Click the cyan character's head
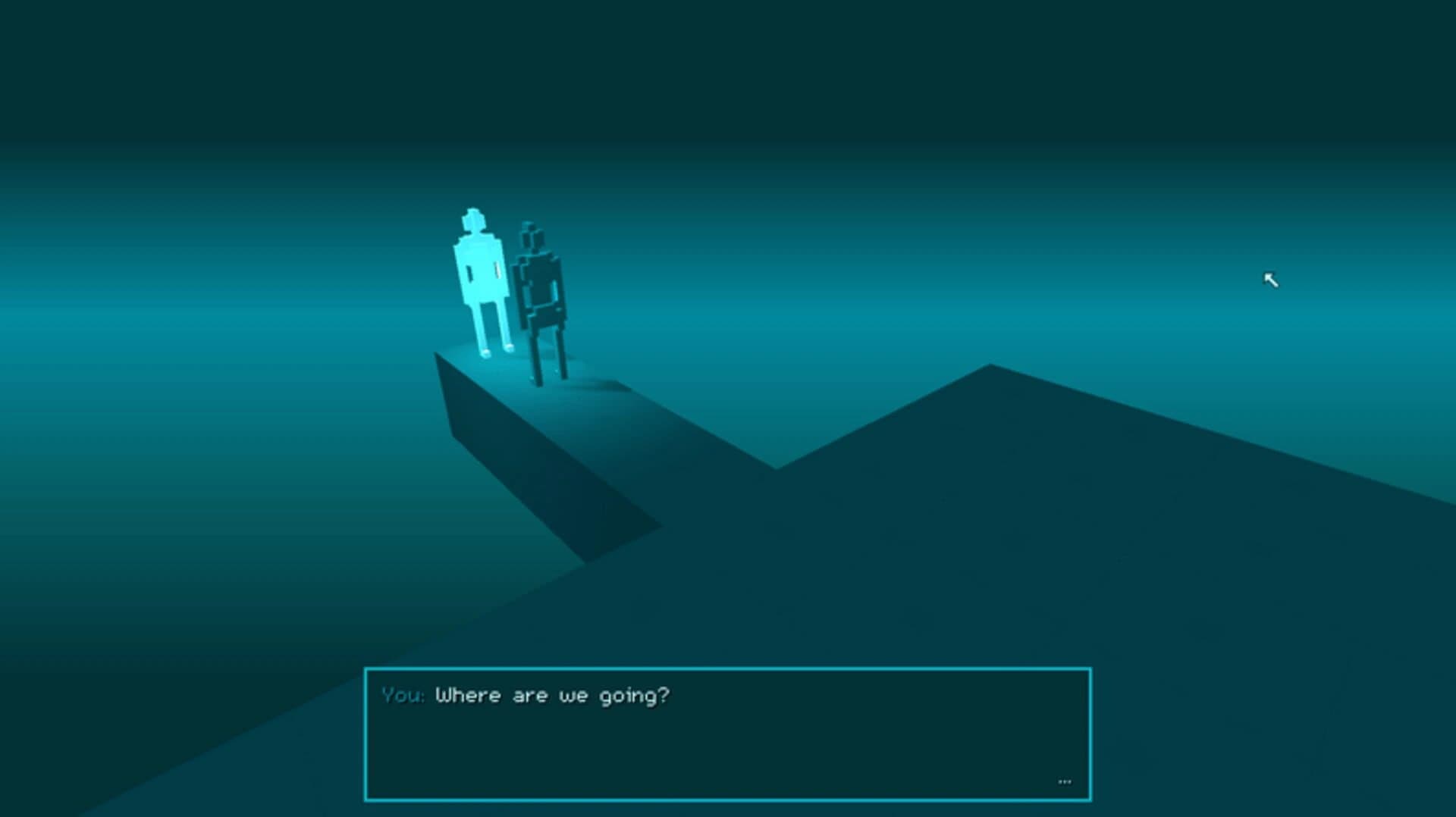1456x817 pixels. coord(474,220)
